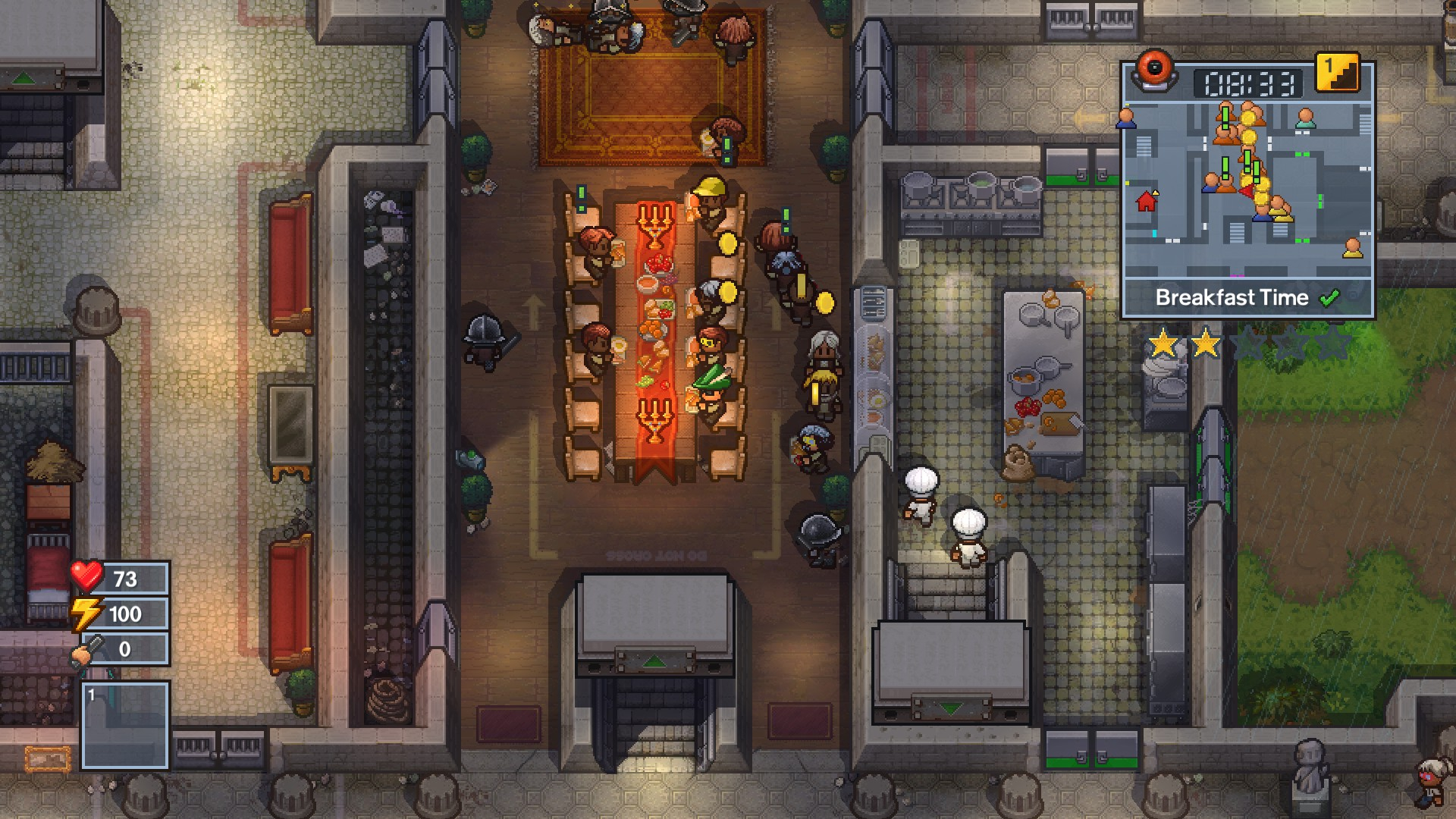Click the digital clock showing 08:33
The height and width of the screenshot is (819, 1456).
point(1249,80)
